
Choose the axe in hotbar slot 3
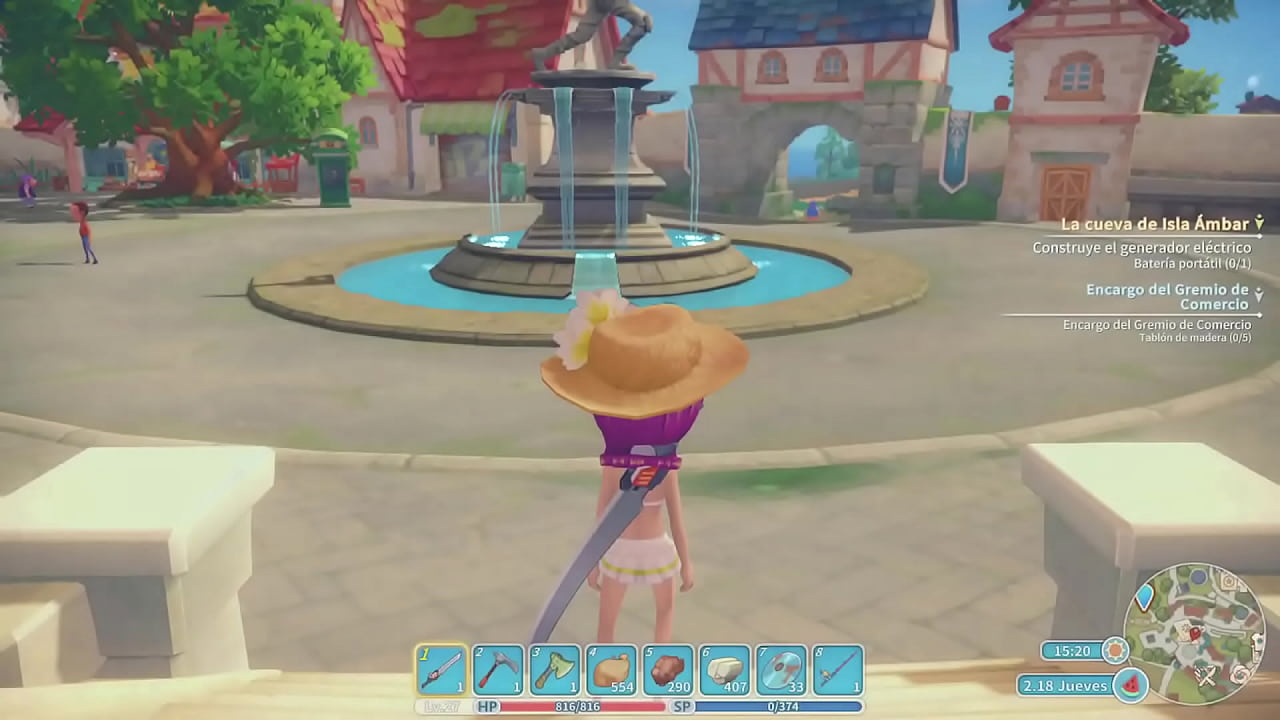tap(554, 670)
